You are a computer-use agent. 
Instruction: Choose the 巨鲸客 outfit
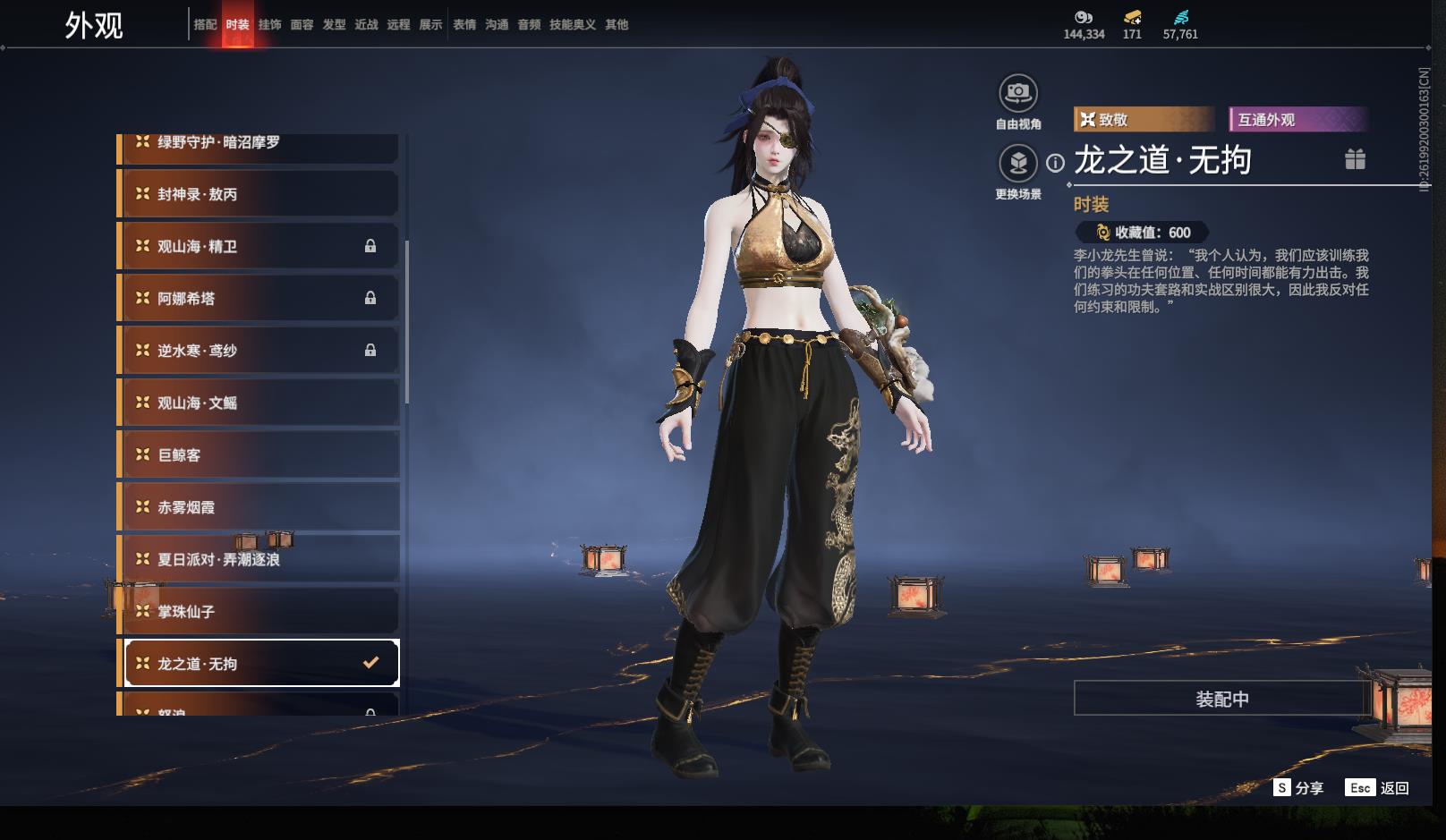[259, 454]
